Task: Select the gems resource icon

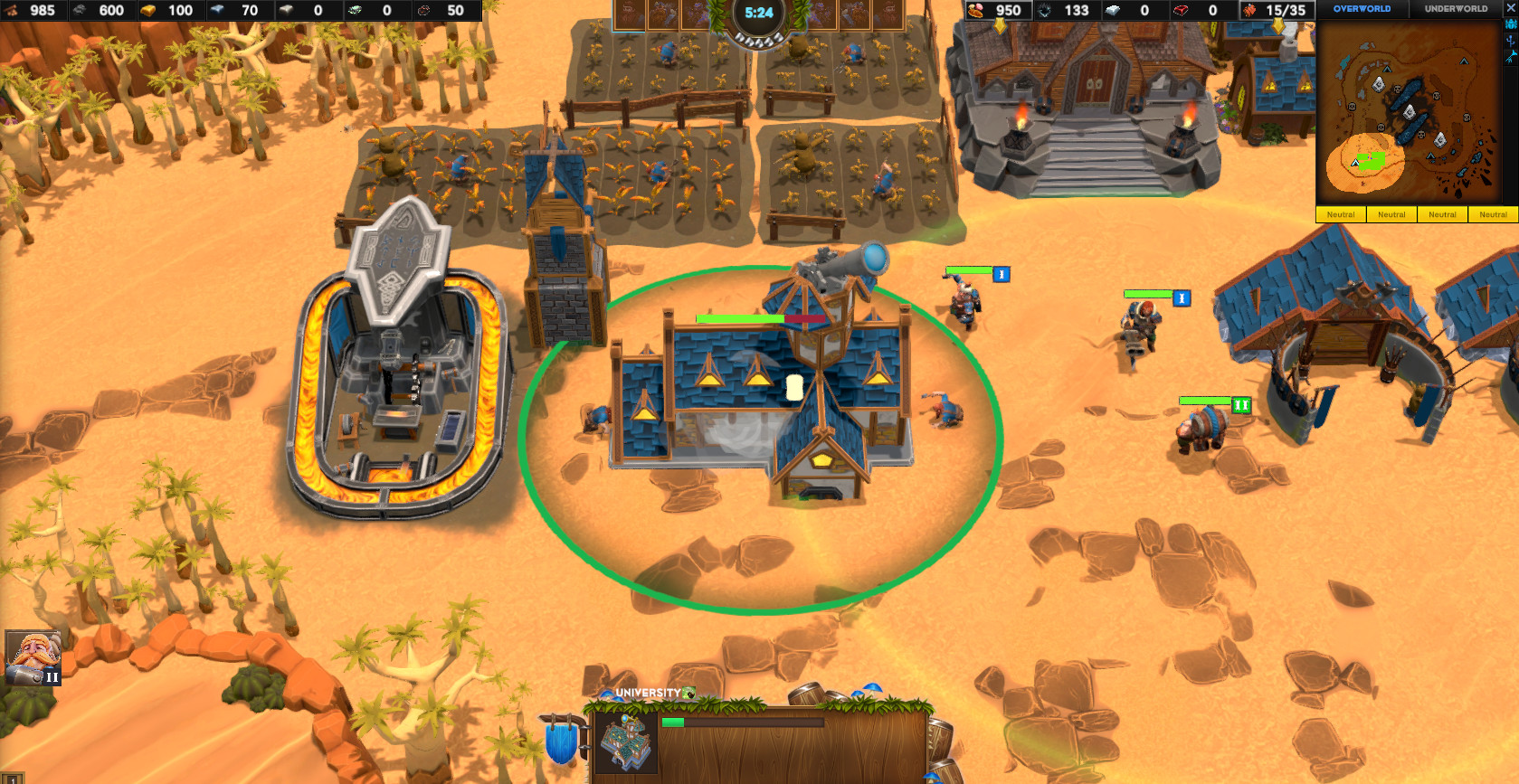Action: tap(355, 11)
